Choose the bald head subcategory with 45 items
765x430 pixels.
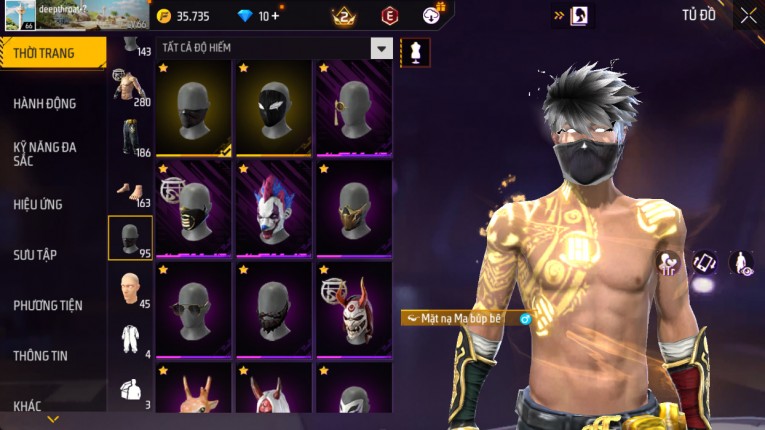point(130,288)
